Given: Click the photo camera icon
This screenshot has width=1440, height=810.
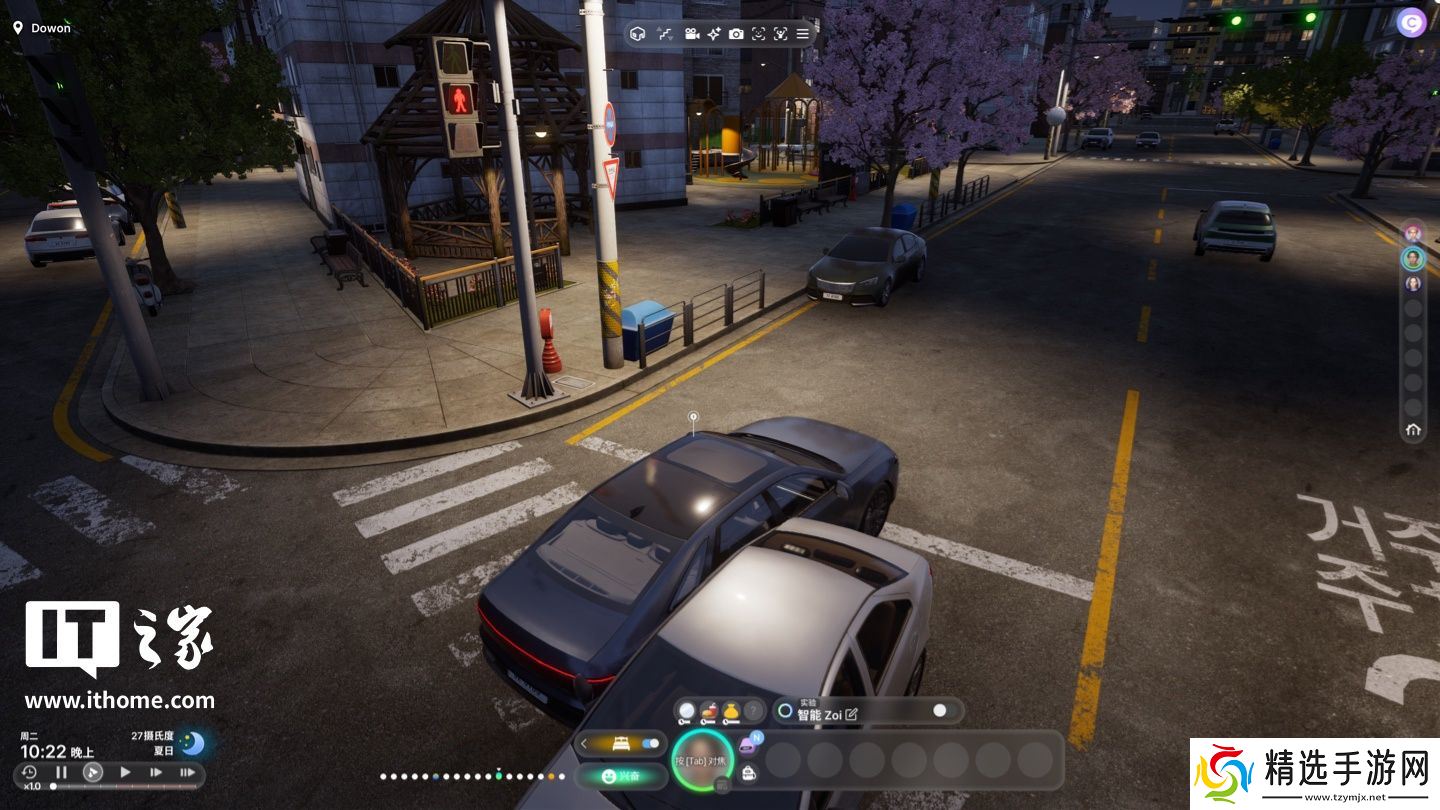Looking at the screenshot, I should click(736, 34).
